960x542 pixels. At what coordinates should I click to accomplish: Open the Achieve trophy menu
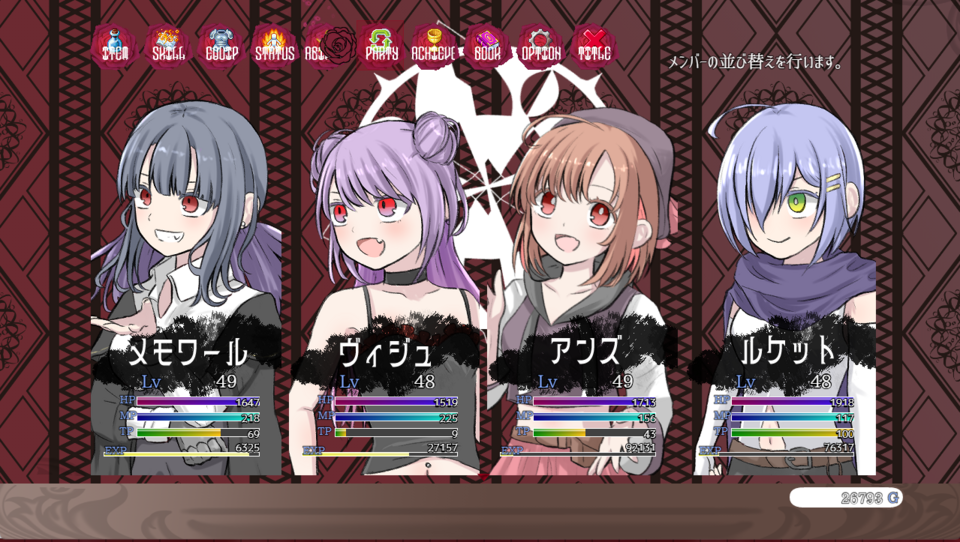tap(434, 45)
